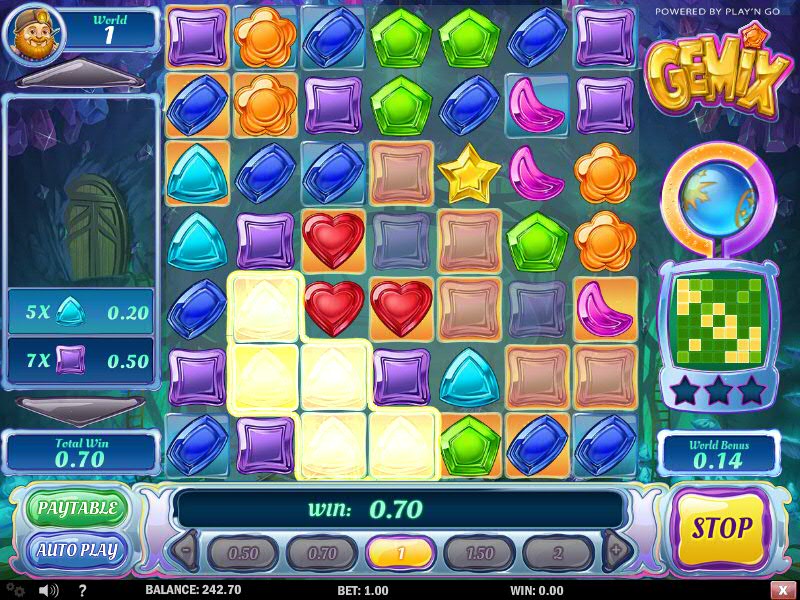Hit the yellow STOP button
This screenshot has width=800, height=600.
click(720, 527)
